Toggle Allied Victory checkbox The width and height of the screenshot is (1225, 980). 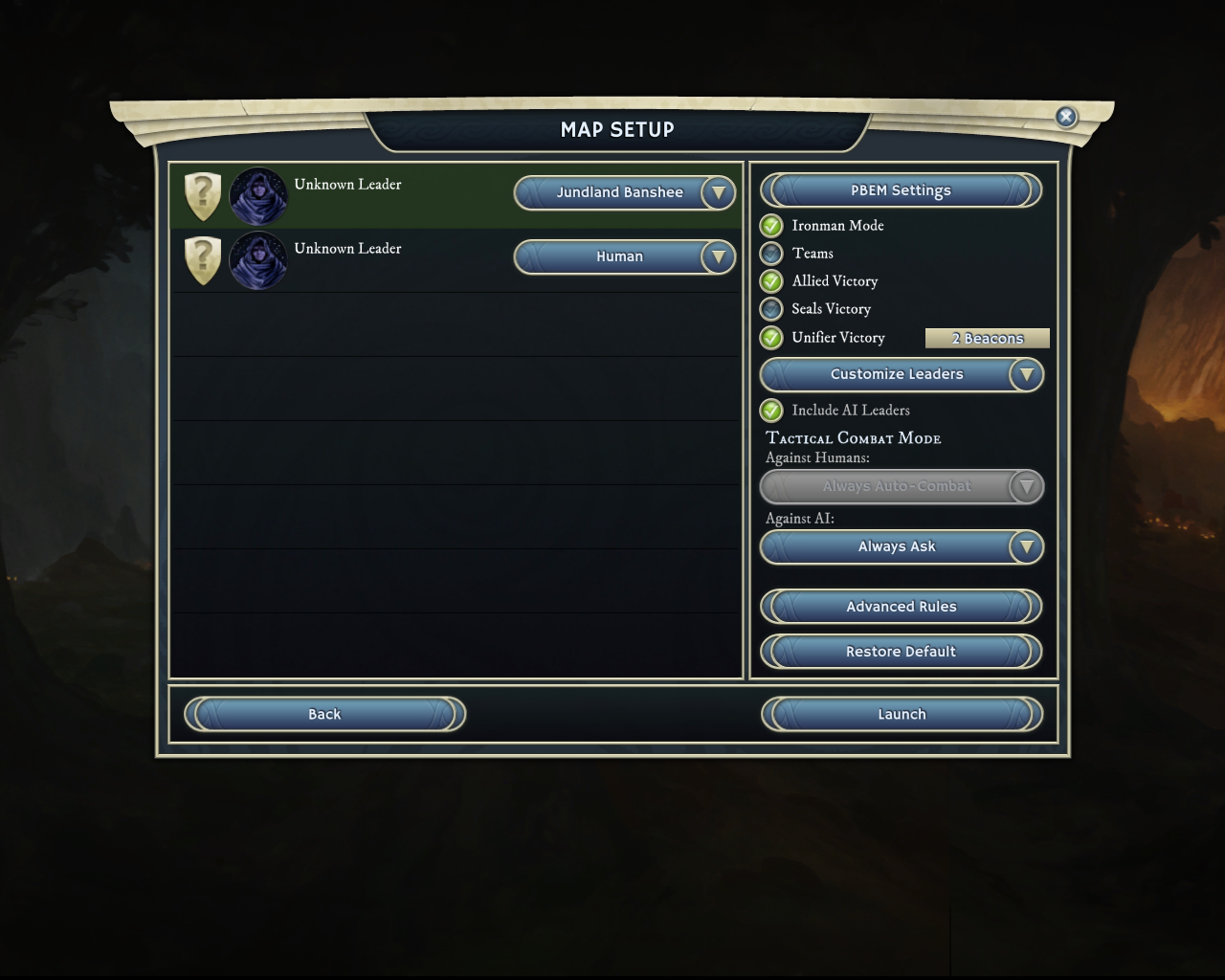point(771,281)
